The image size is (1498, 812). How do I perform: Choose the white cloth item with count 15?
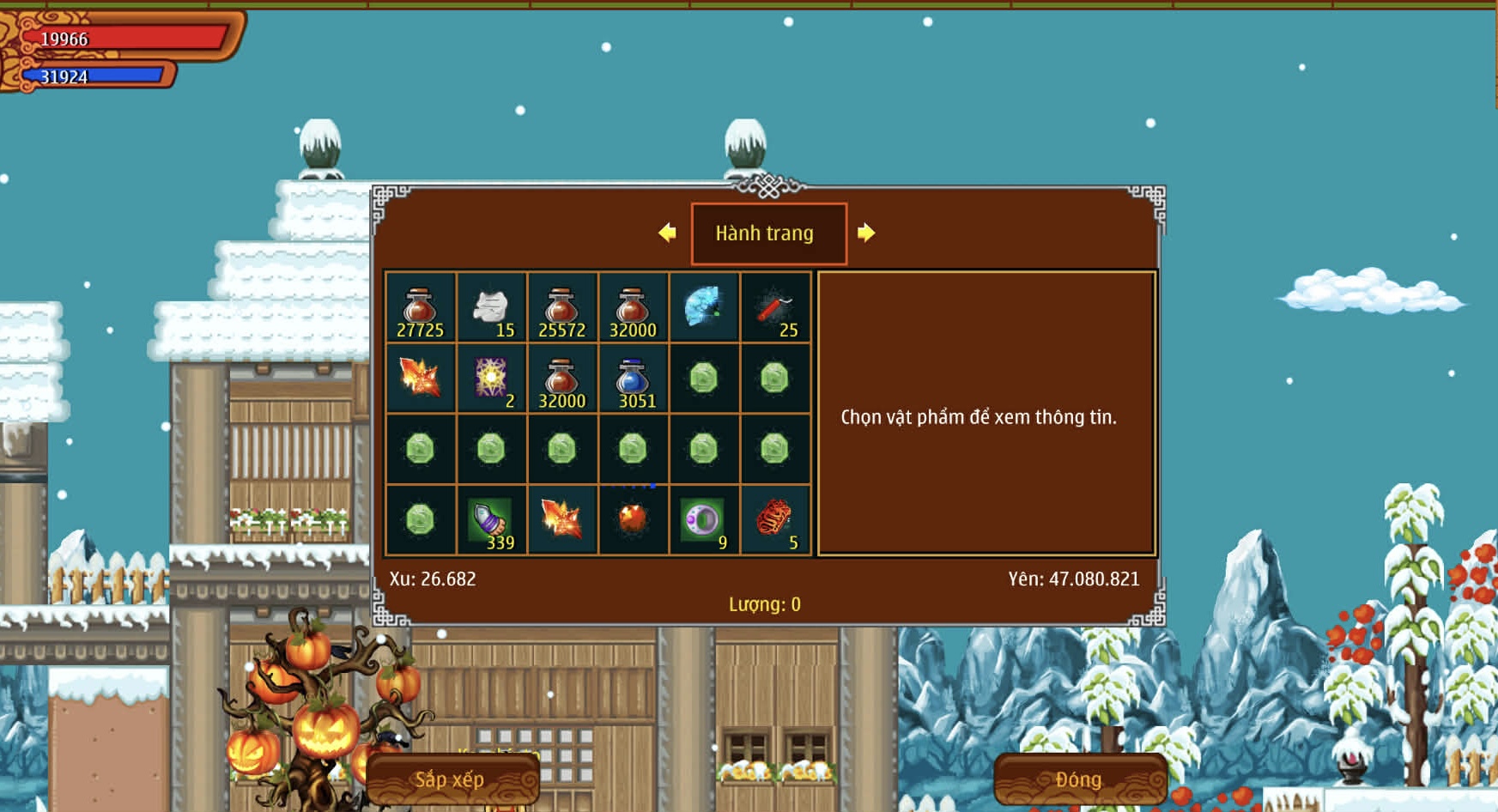click(491, 308)
